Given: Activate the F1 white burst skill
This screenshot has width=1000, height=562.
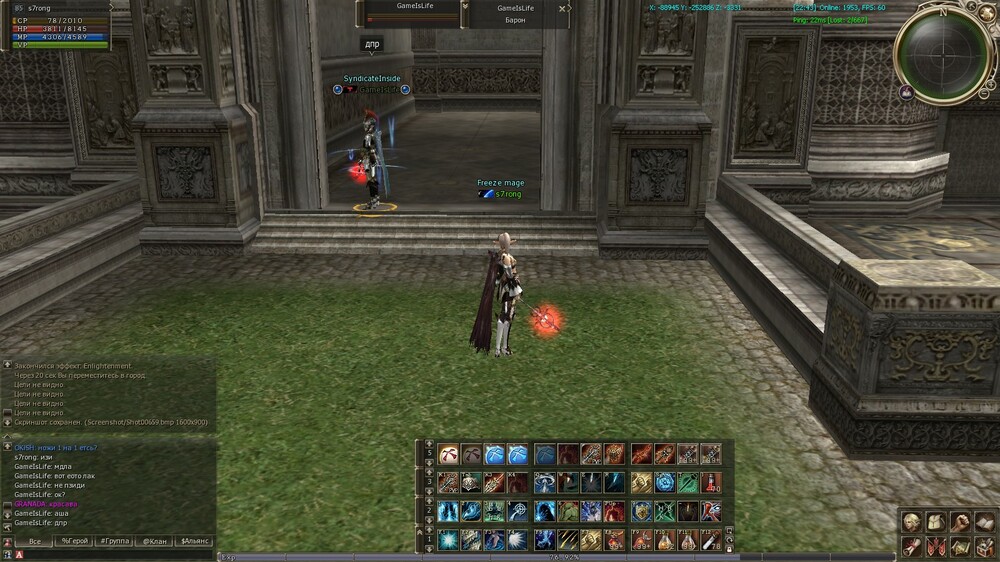Looking at the screenshot, I should click(447, 540).
